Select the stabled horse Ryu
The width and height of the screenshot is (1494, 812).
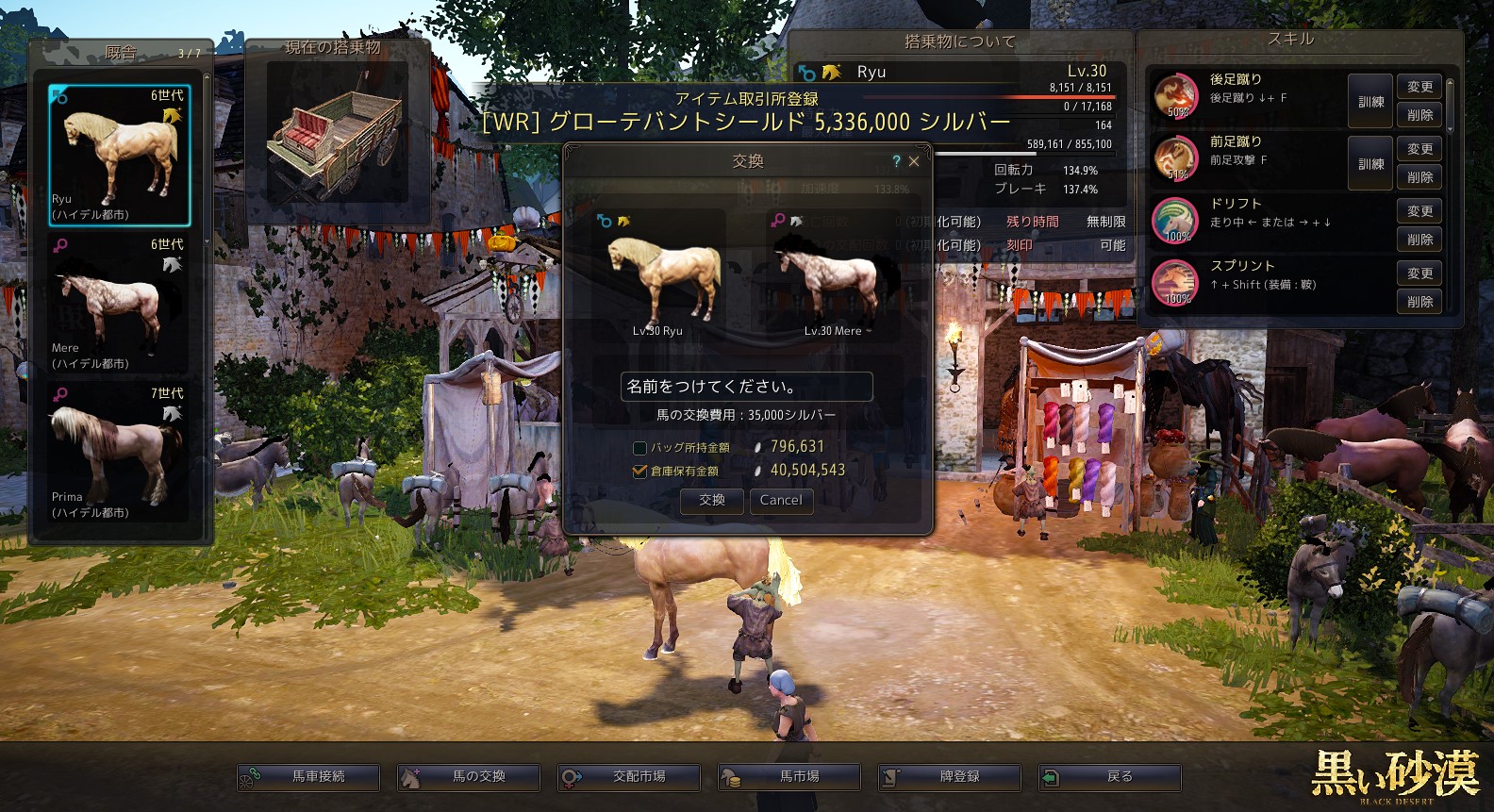pos(120,156)
